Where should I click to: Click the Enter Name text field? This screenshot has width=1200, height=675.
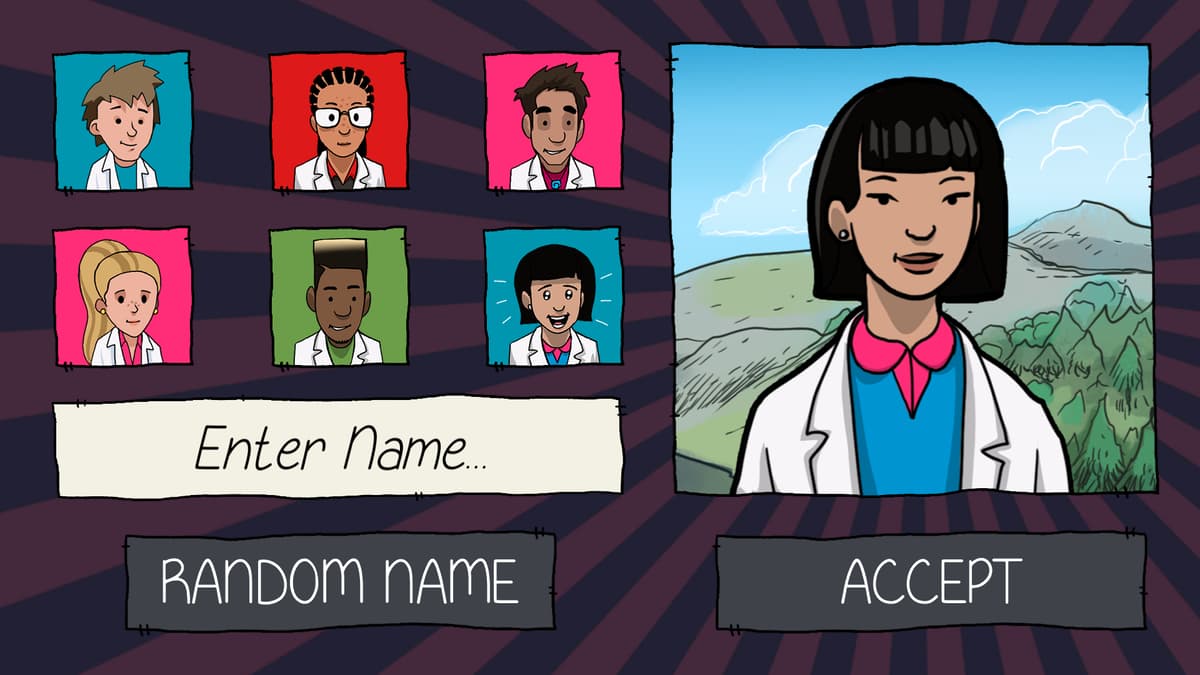point(338,447)
